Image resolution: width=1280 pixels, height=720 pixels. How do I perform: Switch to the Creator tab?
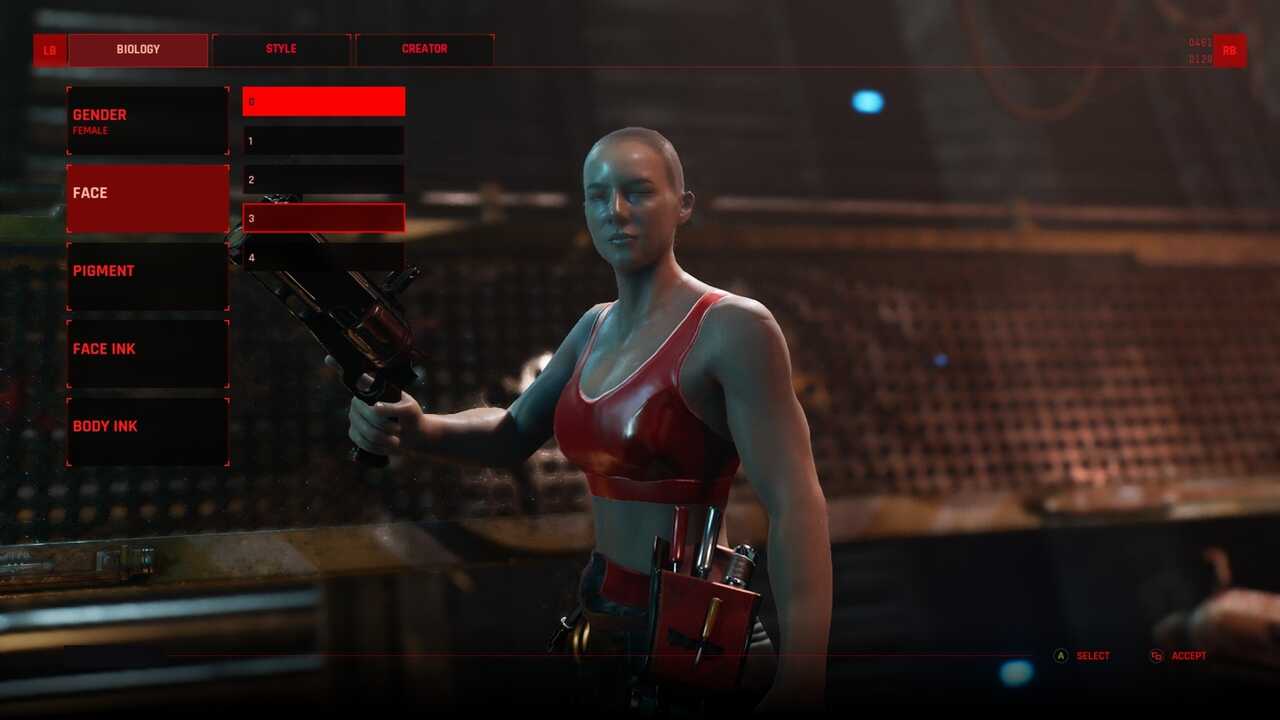point(424,50)
